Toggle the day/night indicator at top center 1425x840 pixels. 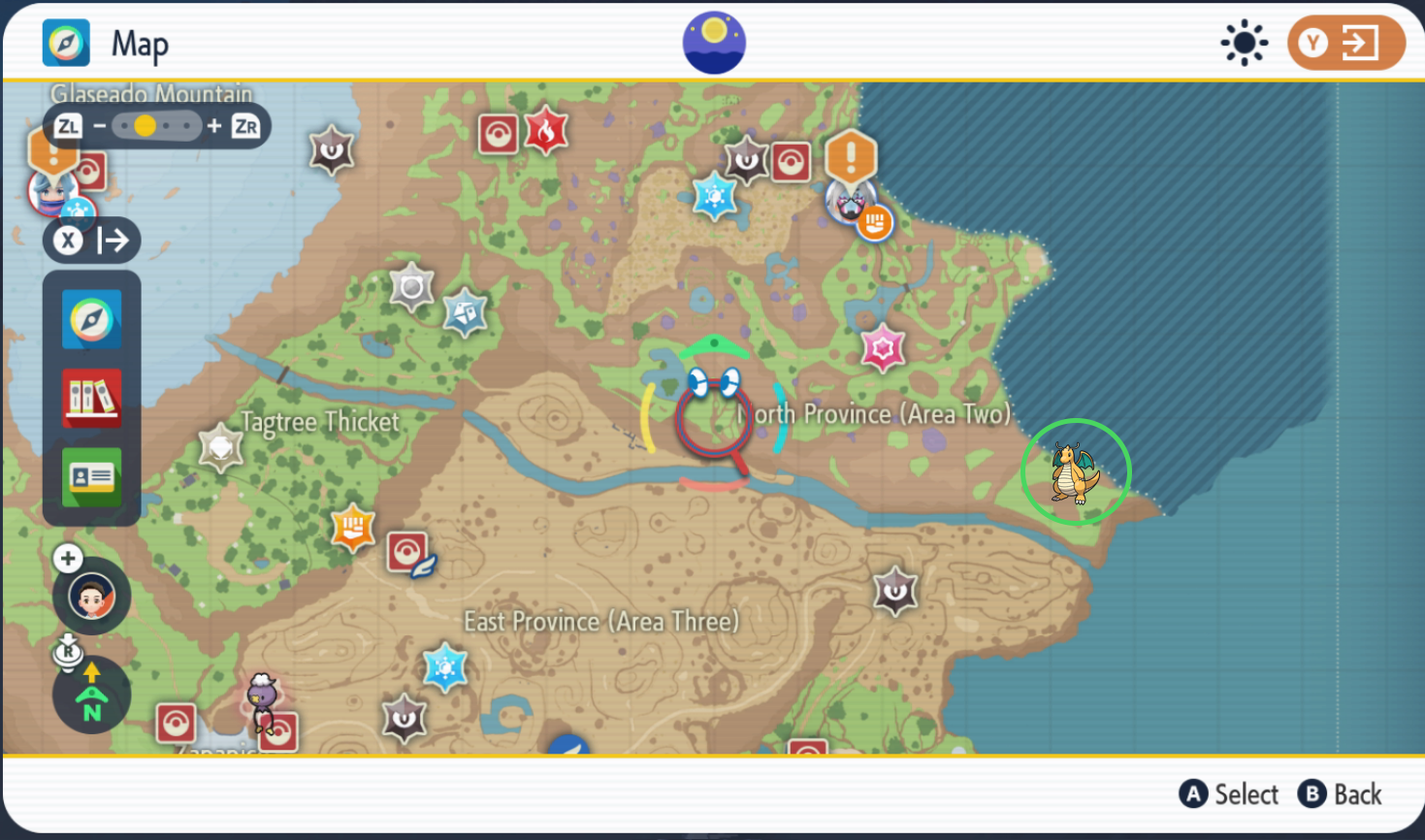pos(713,42)
